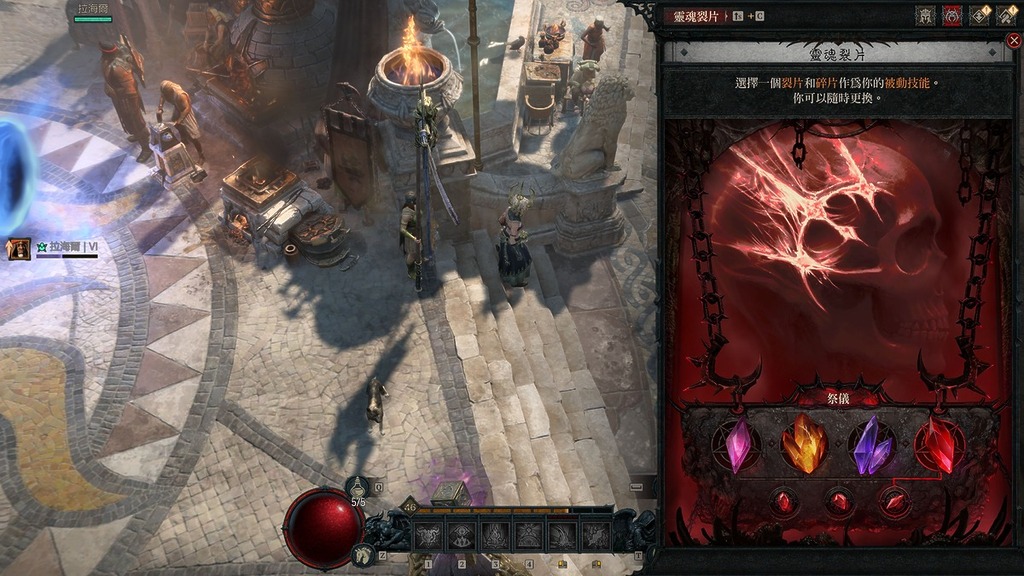Select the pink shard in the ritual row
The image size is (1024, 576).
(x=741, y=446)
